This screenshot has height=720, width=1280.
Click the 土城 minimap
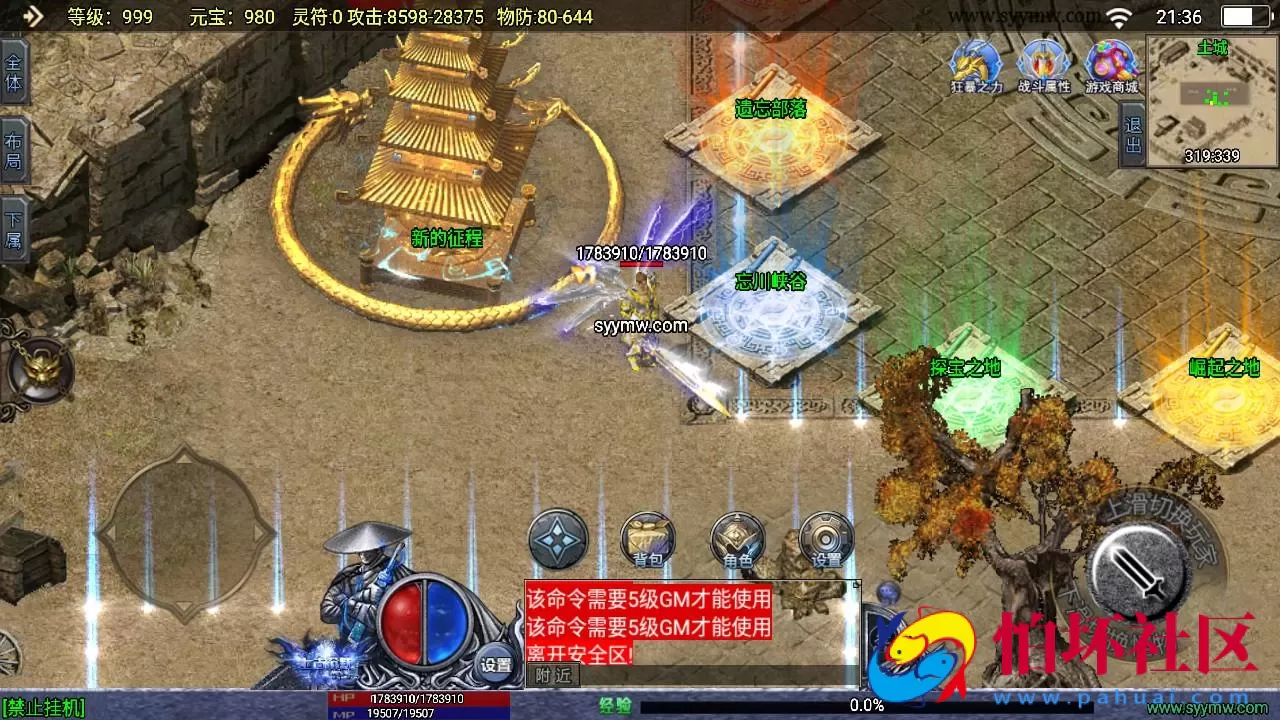tap(1212, 101)
